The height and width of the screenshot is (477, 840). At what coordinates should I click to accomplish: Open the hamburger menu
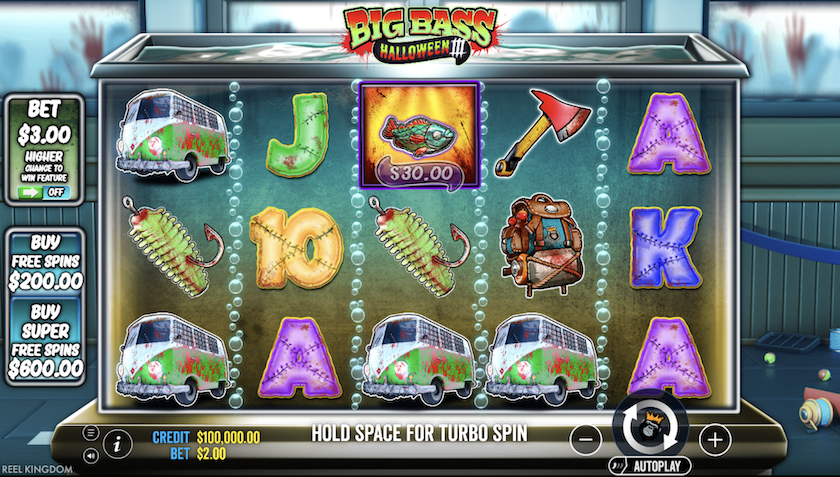90,433
